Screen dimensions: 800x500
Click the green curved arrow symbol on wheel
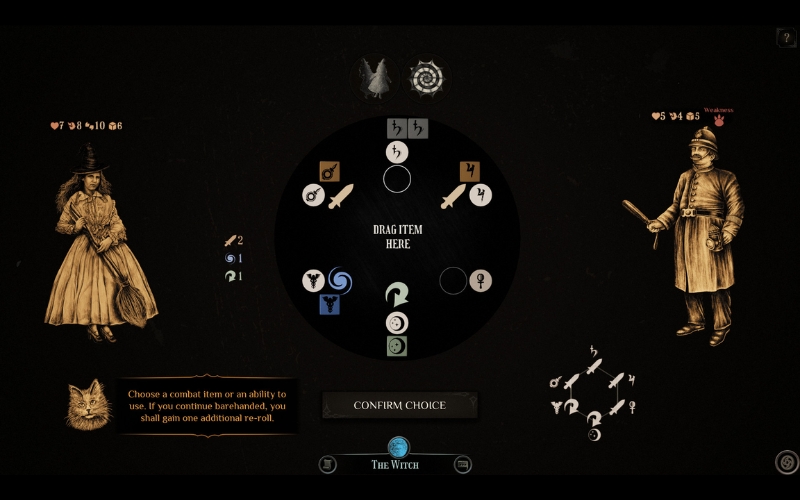pos(397,296)
